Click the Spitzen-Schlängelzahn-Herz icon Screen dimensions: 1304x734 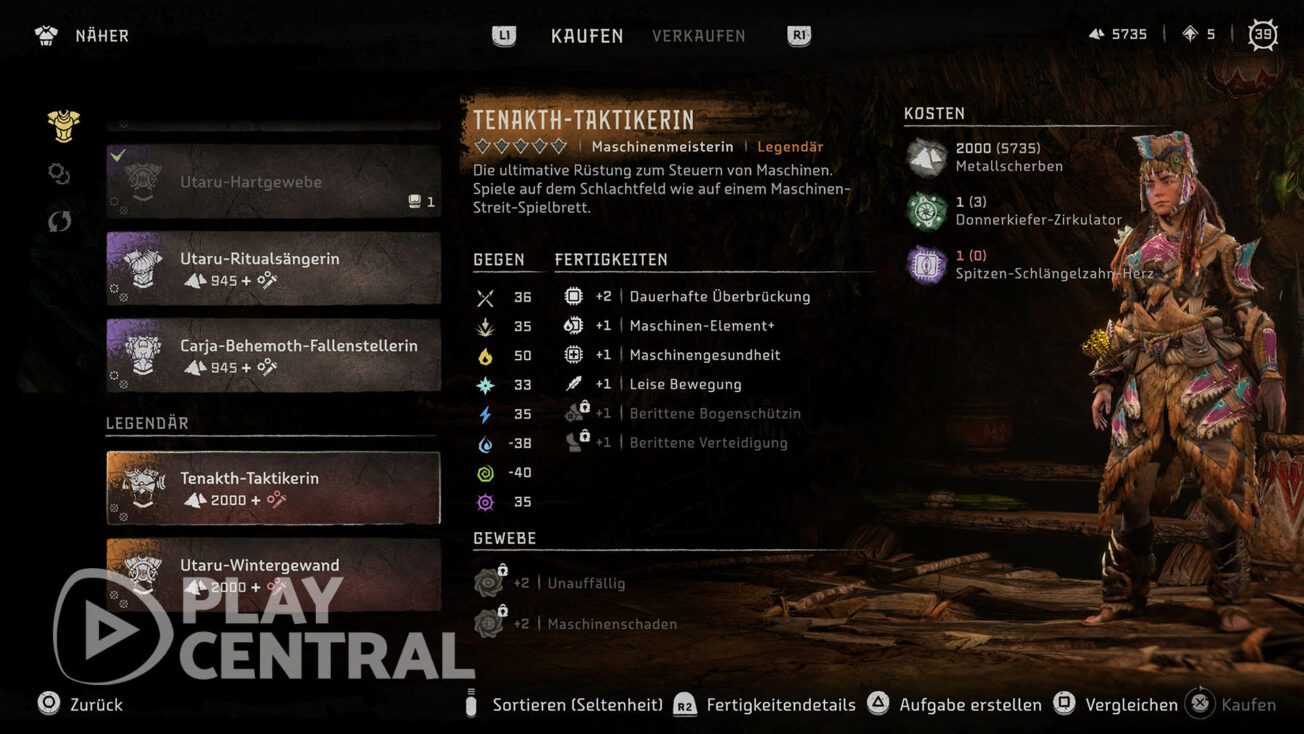[x=926, y=264]
